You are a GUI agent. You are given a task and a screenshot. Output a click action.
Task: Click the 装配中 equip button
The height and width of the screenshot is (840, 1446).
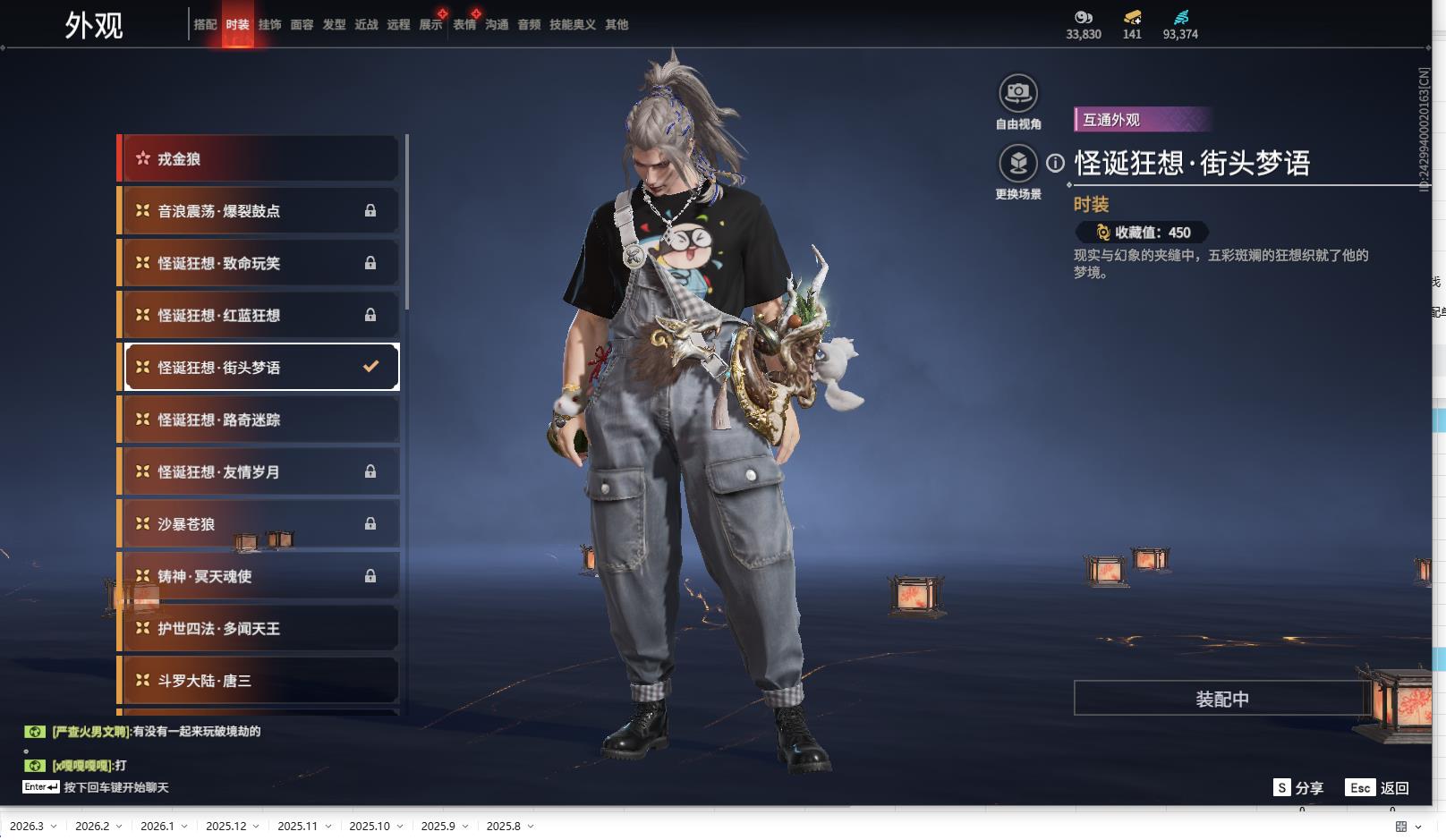[x=1221, y=699]
